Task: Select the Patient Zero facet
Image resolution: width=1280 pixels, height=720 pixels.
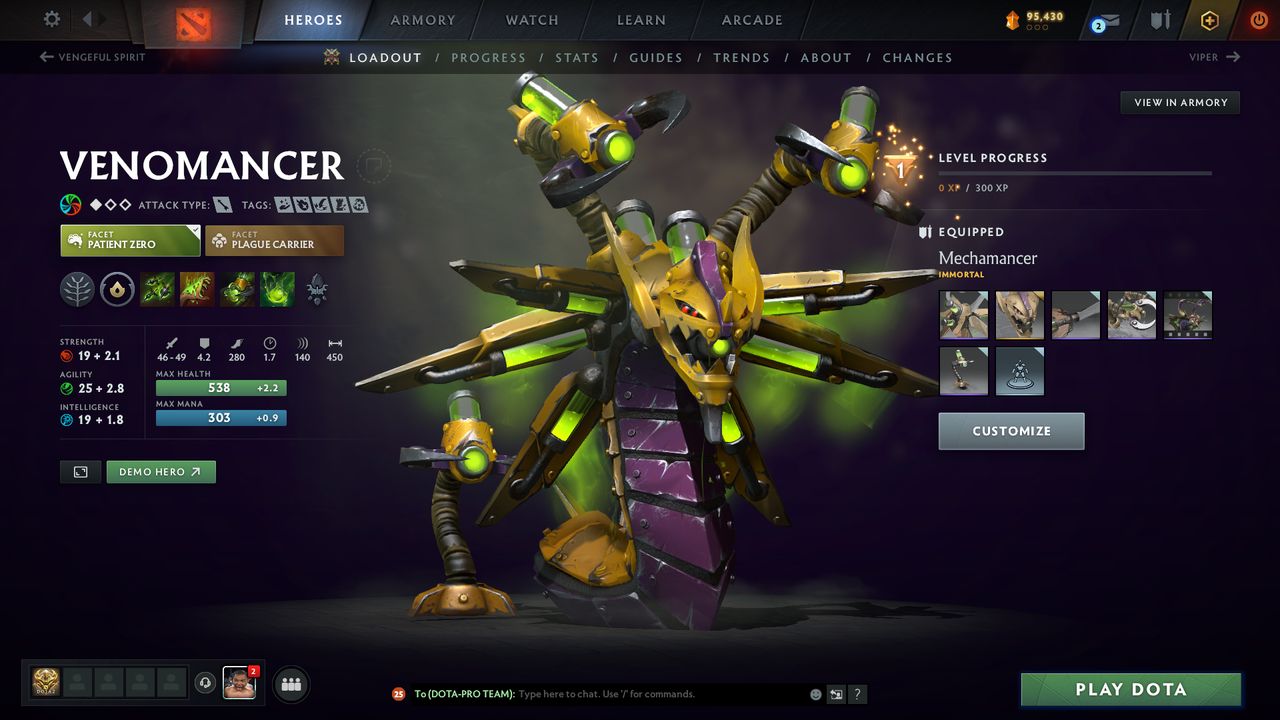Action: [x=130, y=240]
